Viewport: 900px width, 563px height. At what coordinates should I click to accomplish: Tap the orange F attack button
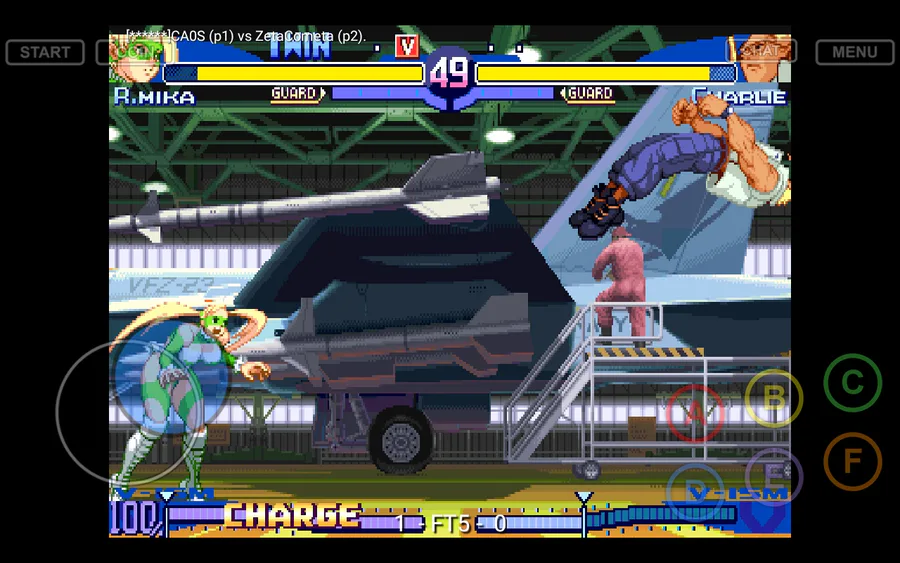point(852,461)
